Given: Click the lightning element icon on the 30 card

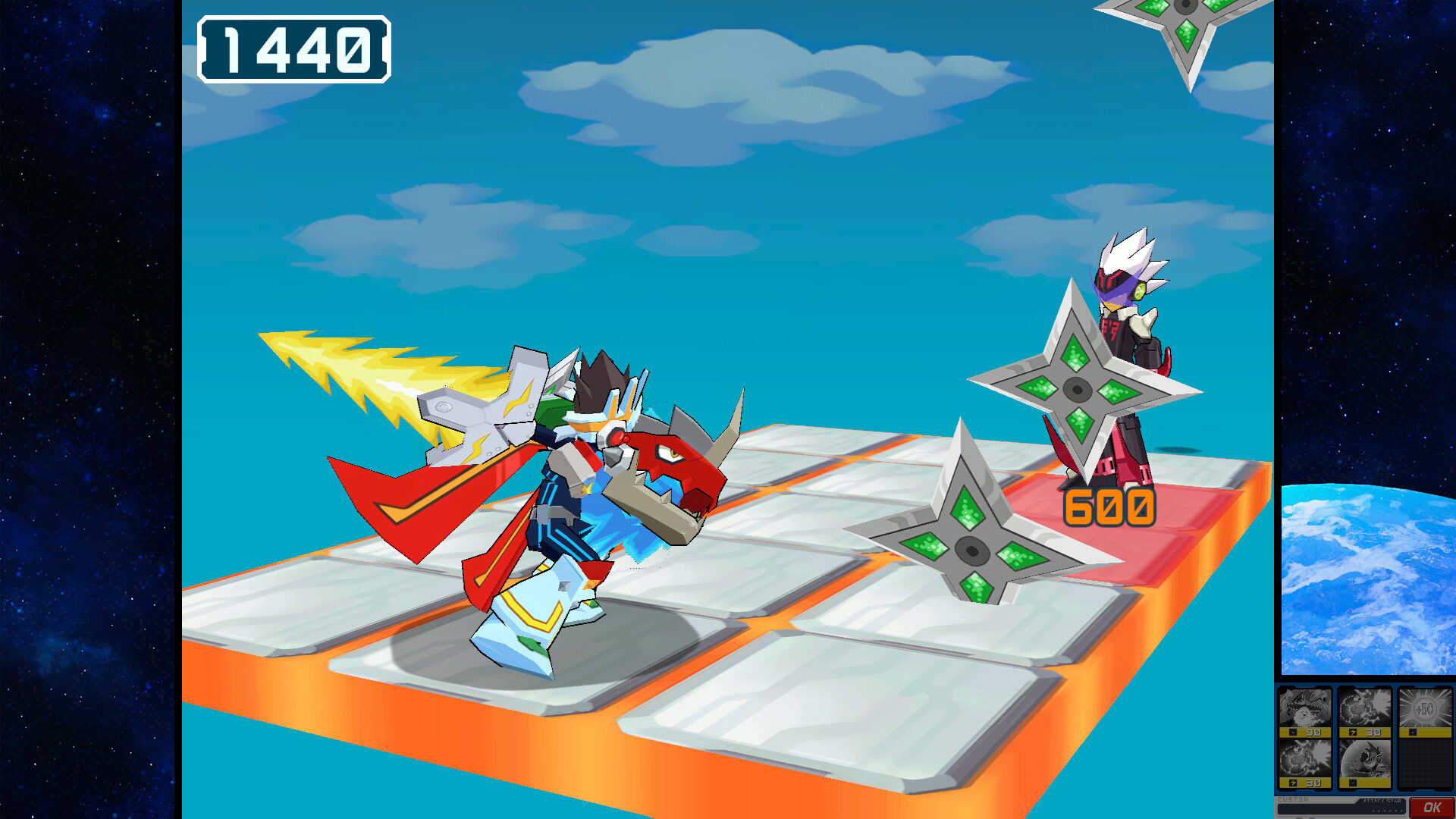Looking at the screenshot, I should (x=1352, y=732).
